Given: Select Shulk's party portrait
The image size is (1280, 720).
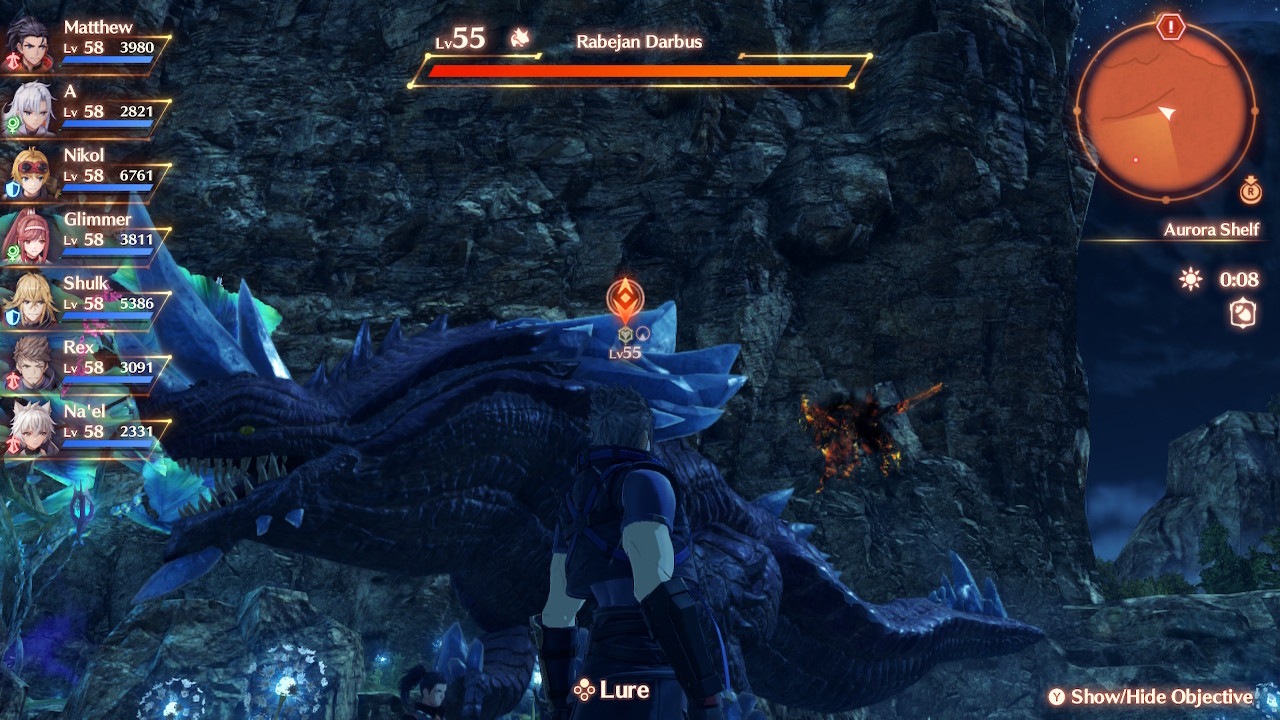Looking at the screenshot, I should click(29, 298).
